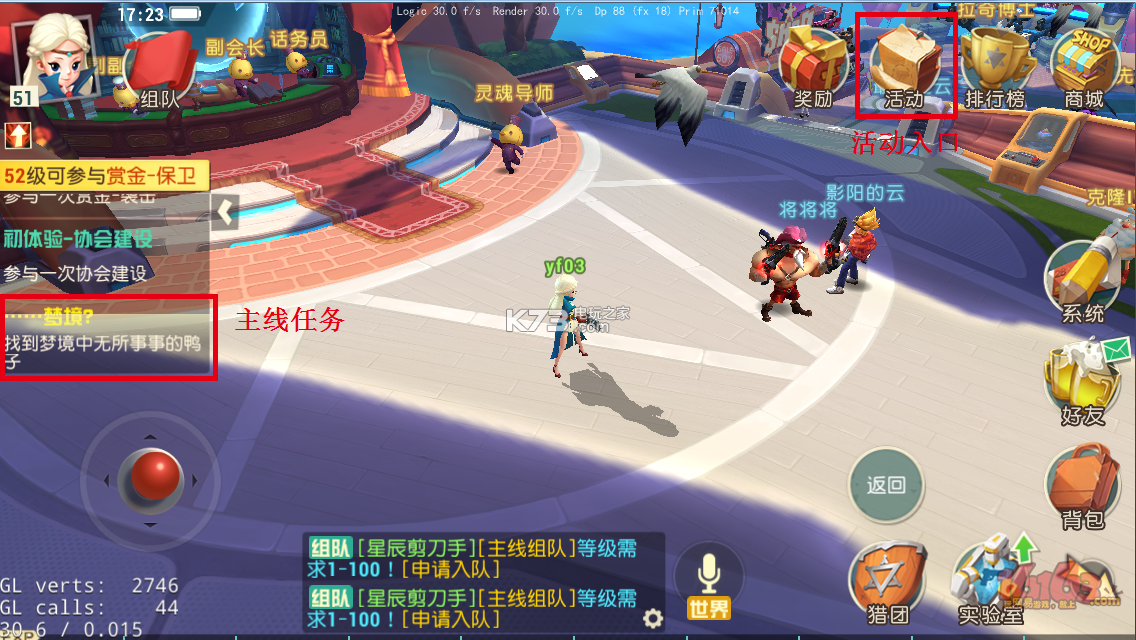Select the 梦境 main quest entry

108,337
